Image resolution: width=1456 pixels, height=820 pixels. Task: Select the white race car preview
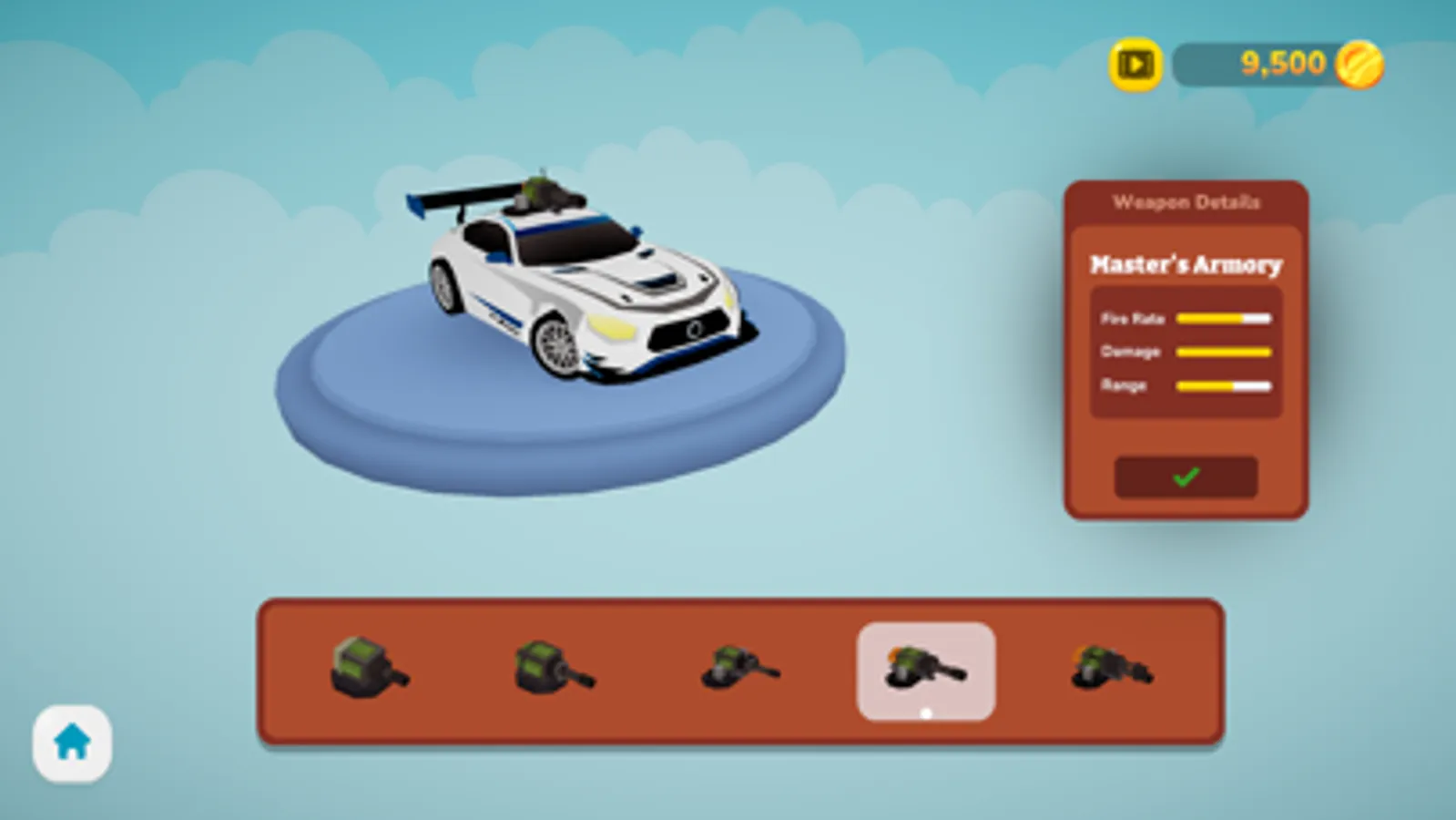pos(583,282)
